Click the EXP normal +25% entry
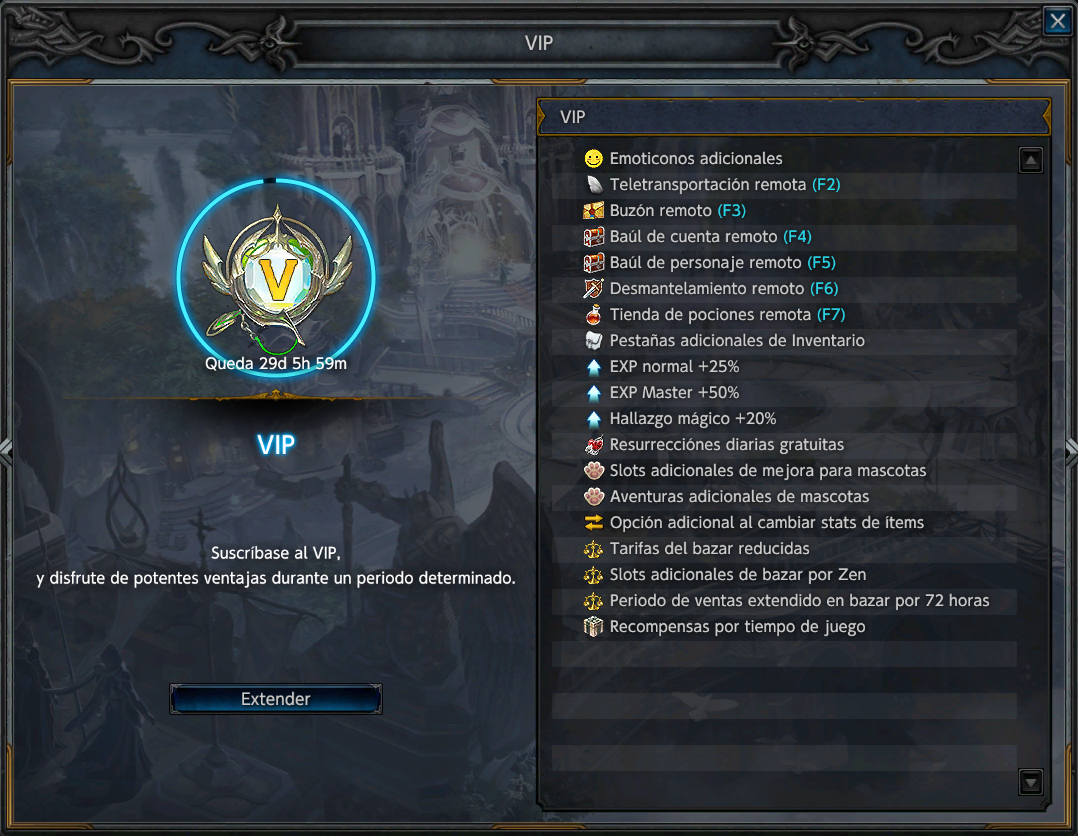 point(674,366)
